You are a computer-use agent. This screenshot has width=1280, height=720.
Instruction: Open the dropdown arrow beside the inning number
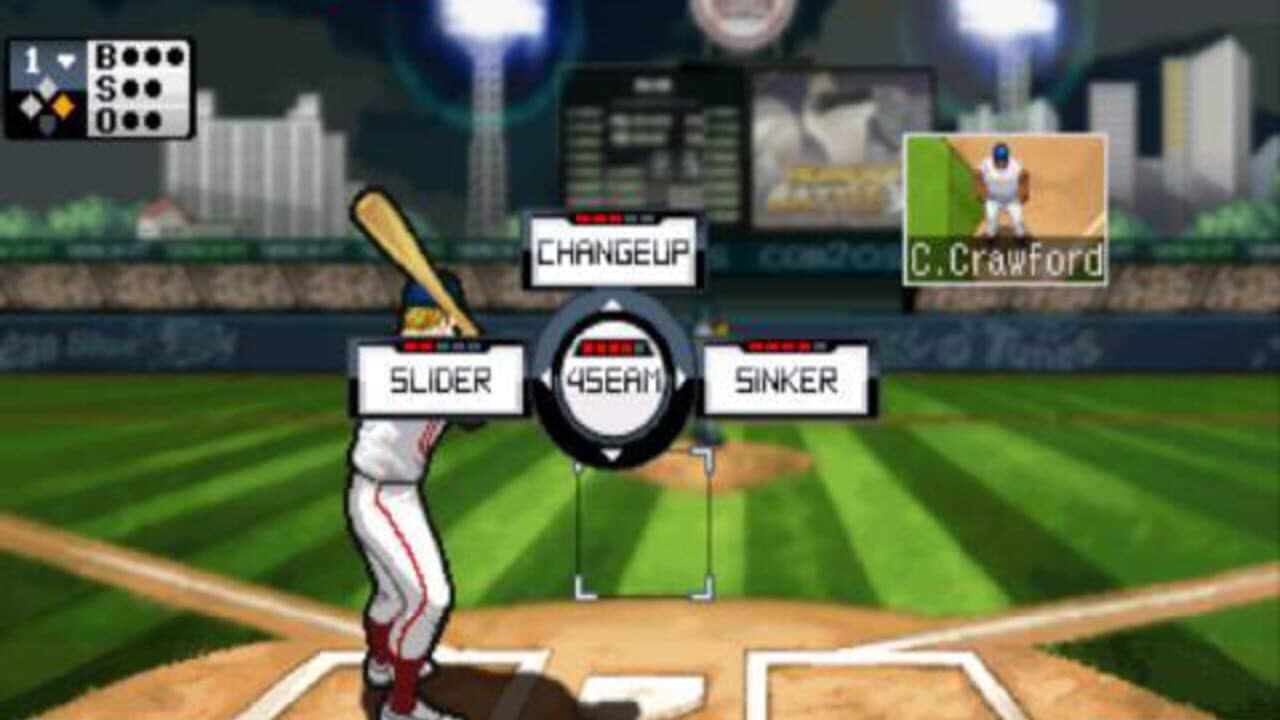tap(64, 60)
